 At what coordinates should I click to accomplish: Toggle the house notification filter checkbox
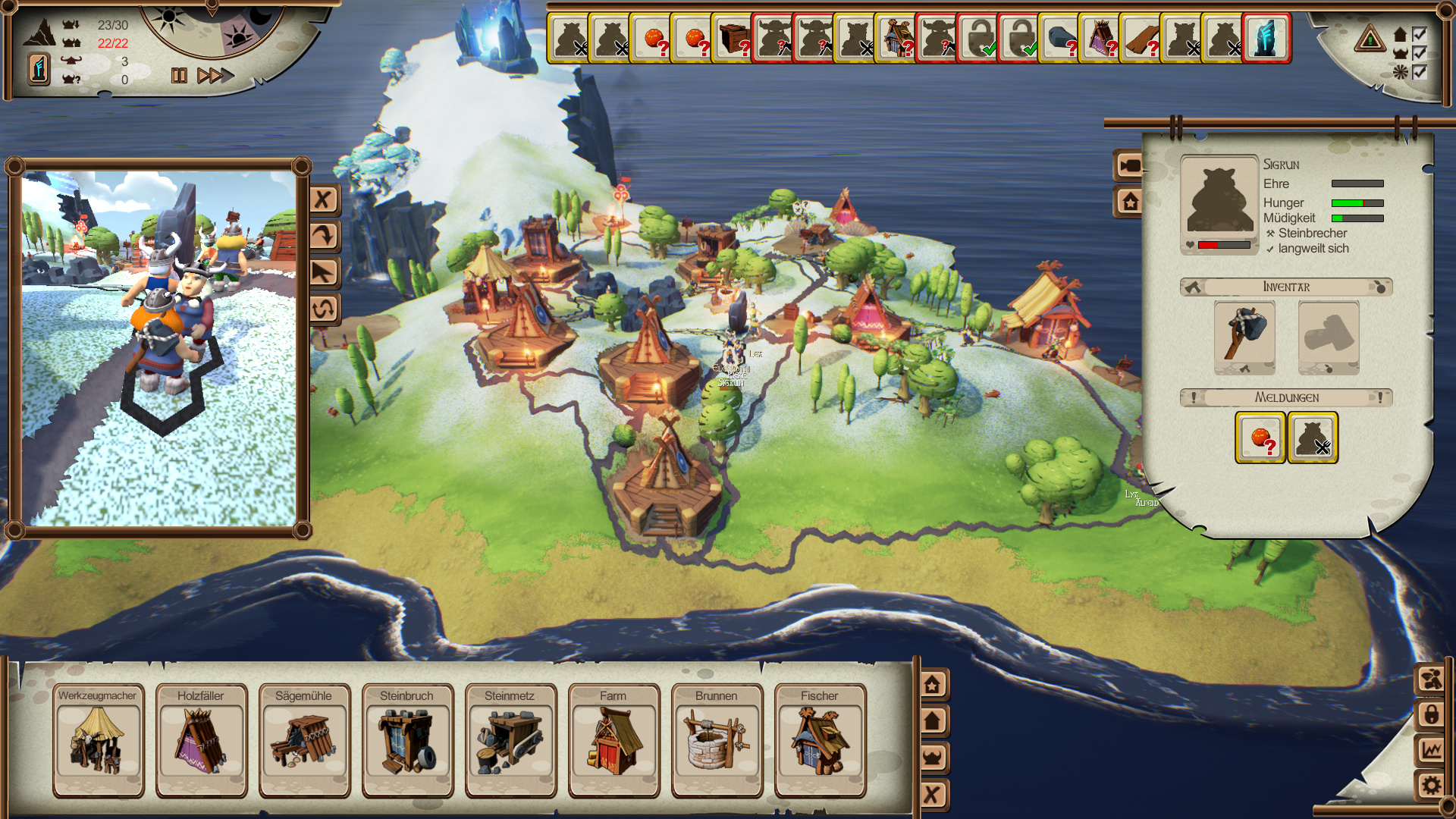tap(1420, 35)
